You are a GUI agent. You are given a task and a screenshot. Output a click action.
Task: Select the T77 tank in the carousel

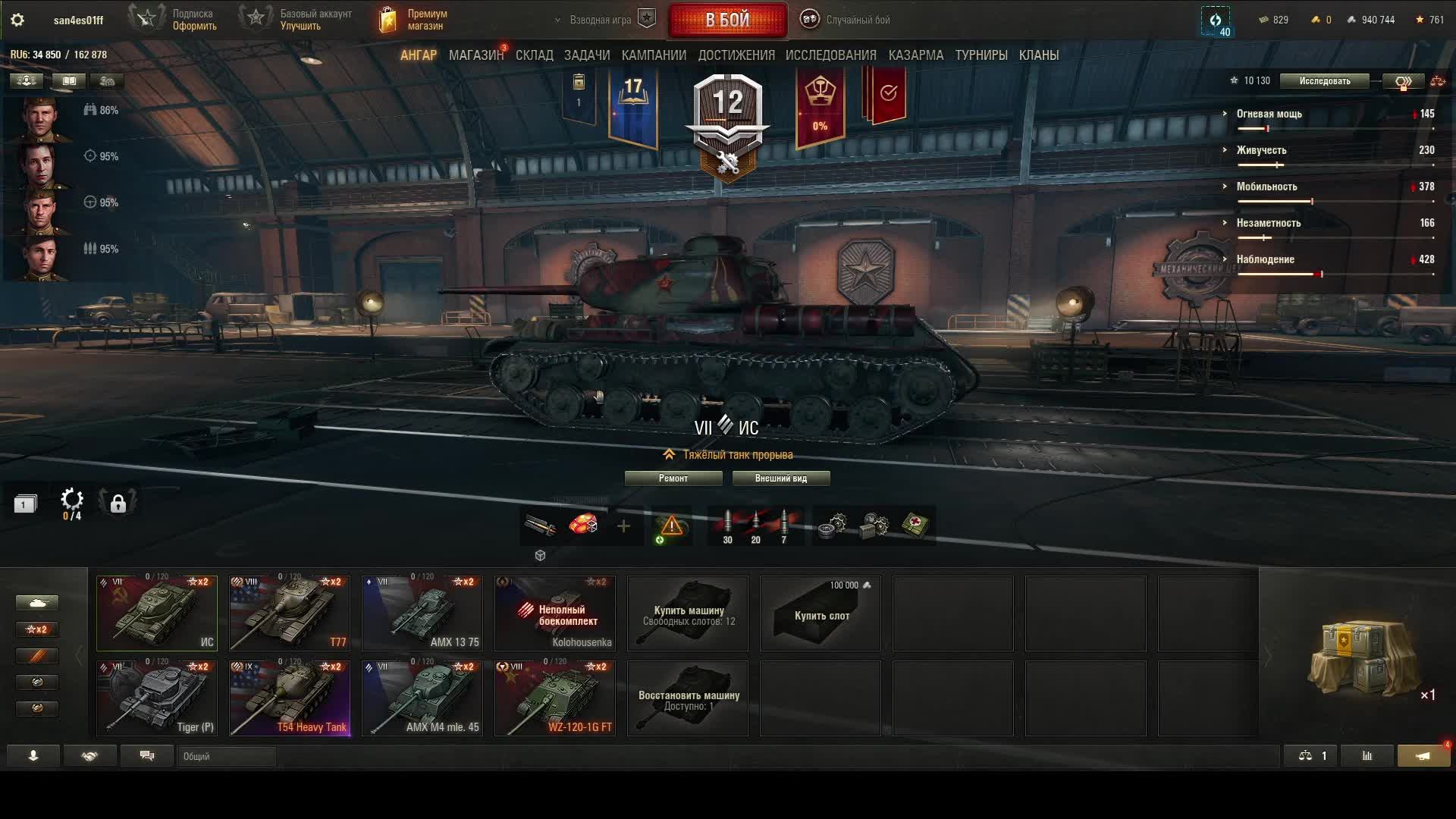pyautogui.click(x=290, y=613)
